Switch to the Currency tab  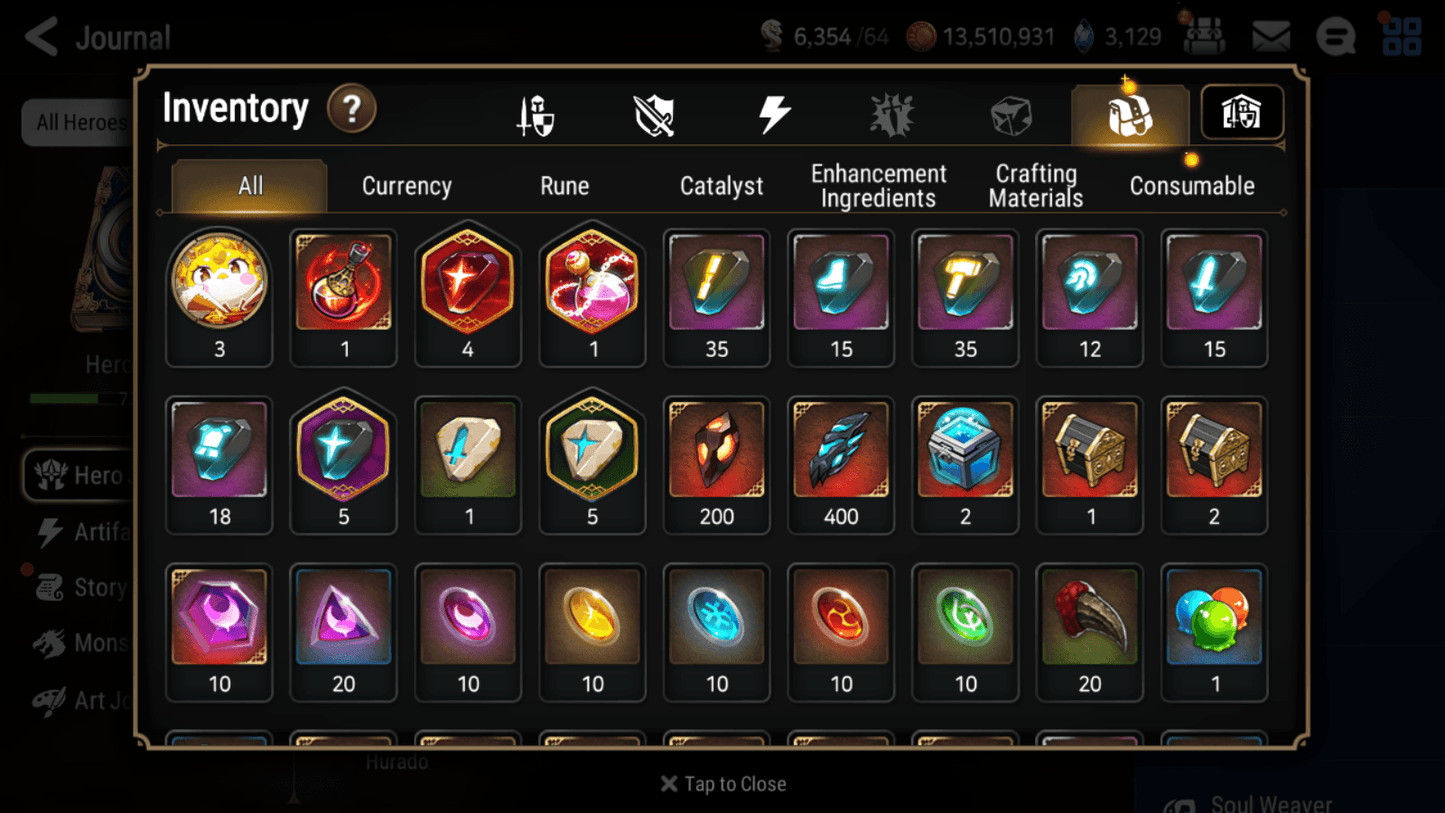406,185
